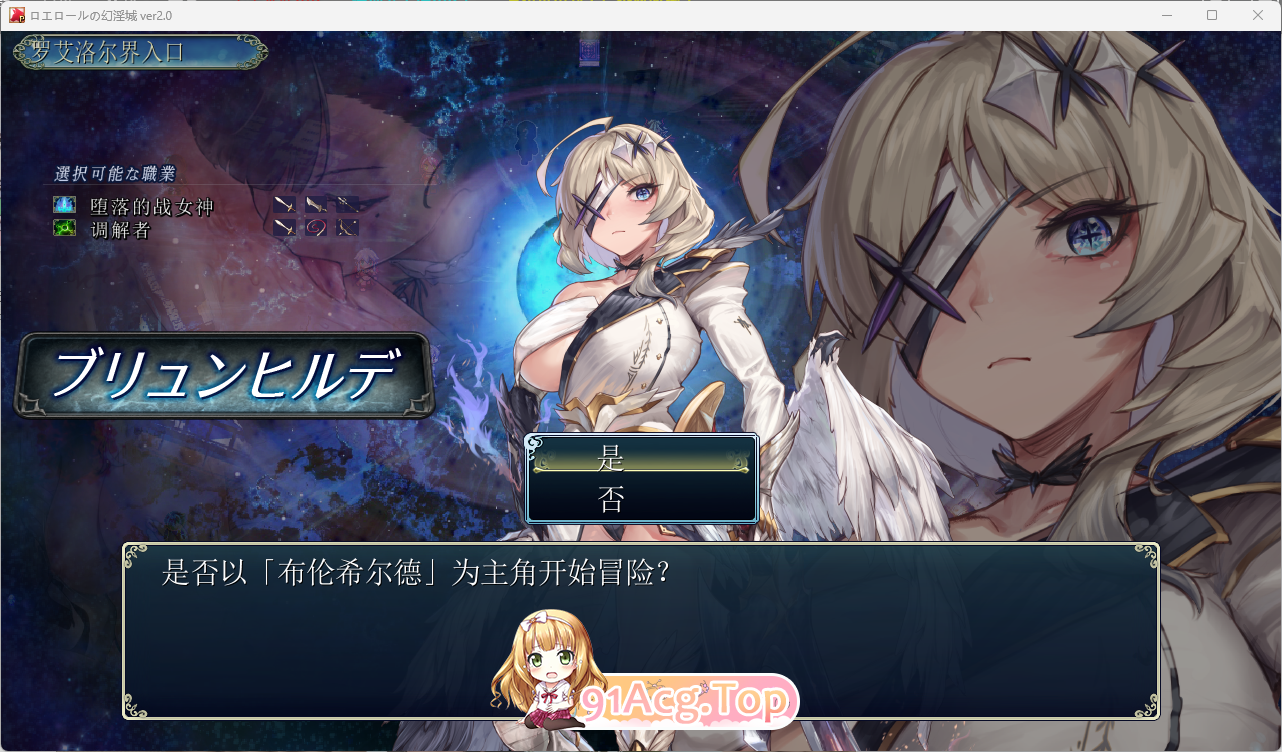Click the 91Acg.Top watermark link
The image size is (1282, 752).
point(686,700)
